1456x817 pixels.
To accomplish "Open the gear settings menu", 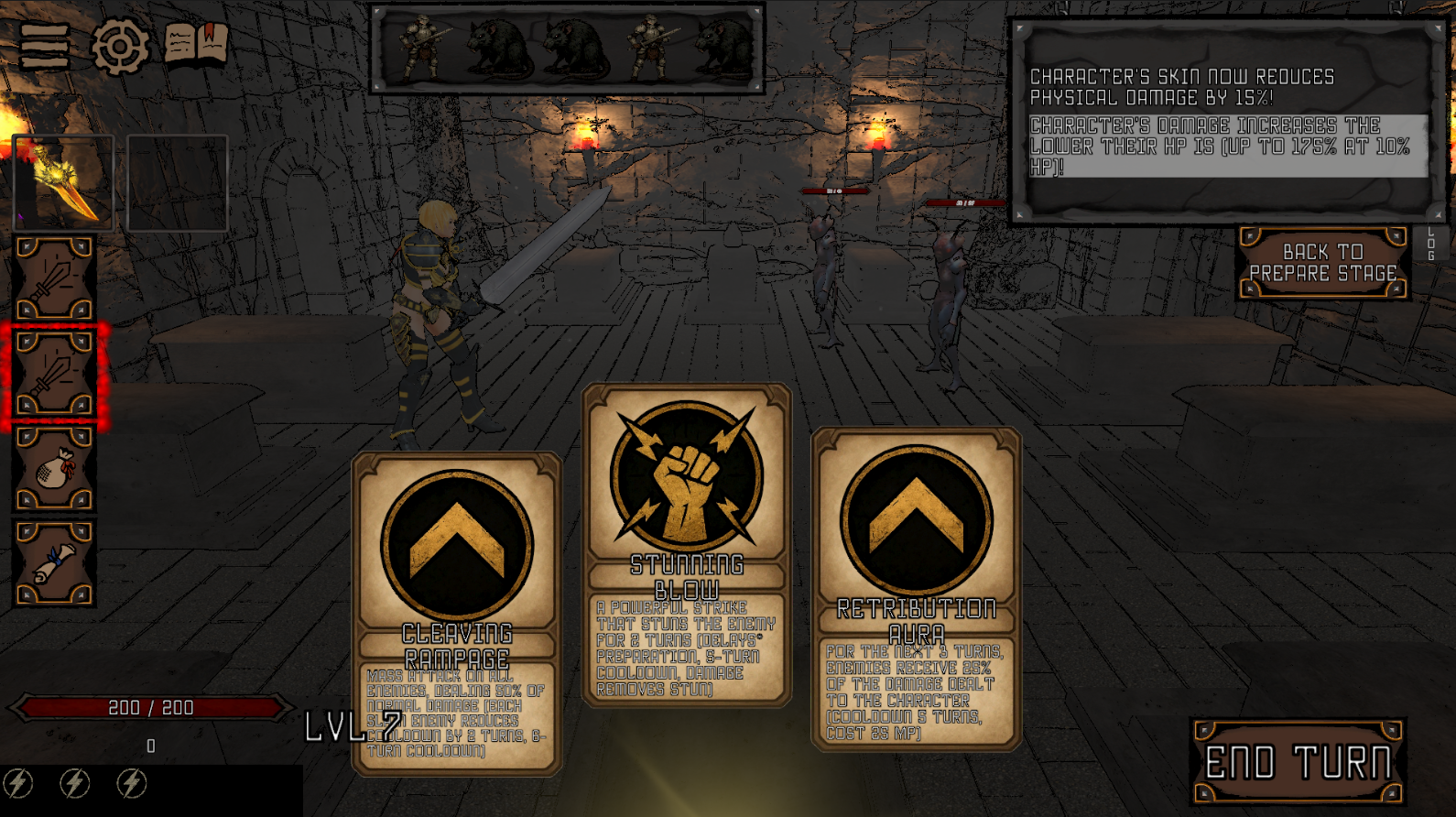I will click(120, 46).
